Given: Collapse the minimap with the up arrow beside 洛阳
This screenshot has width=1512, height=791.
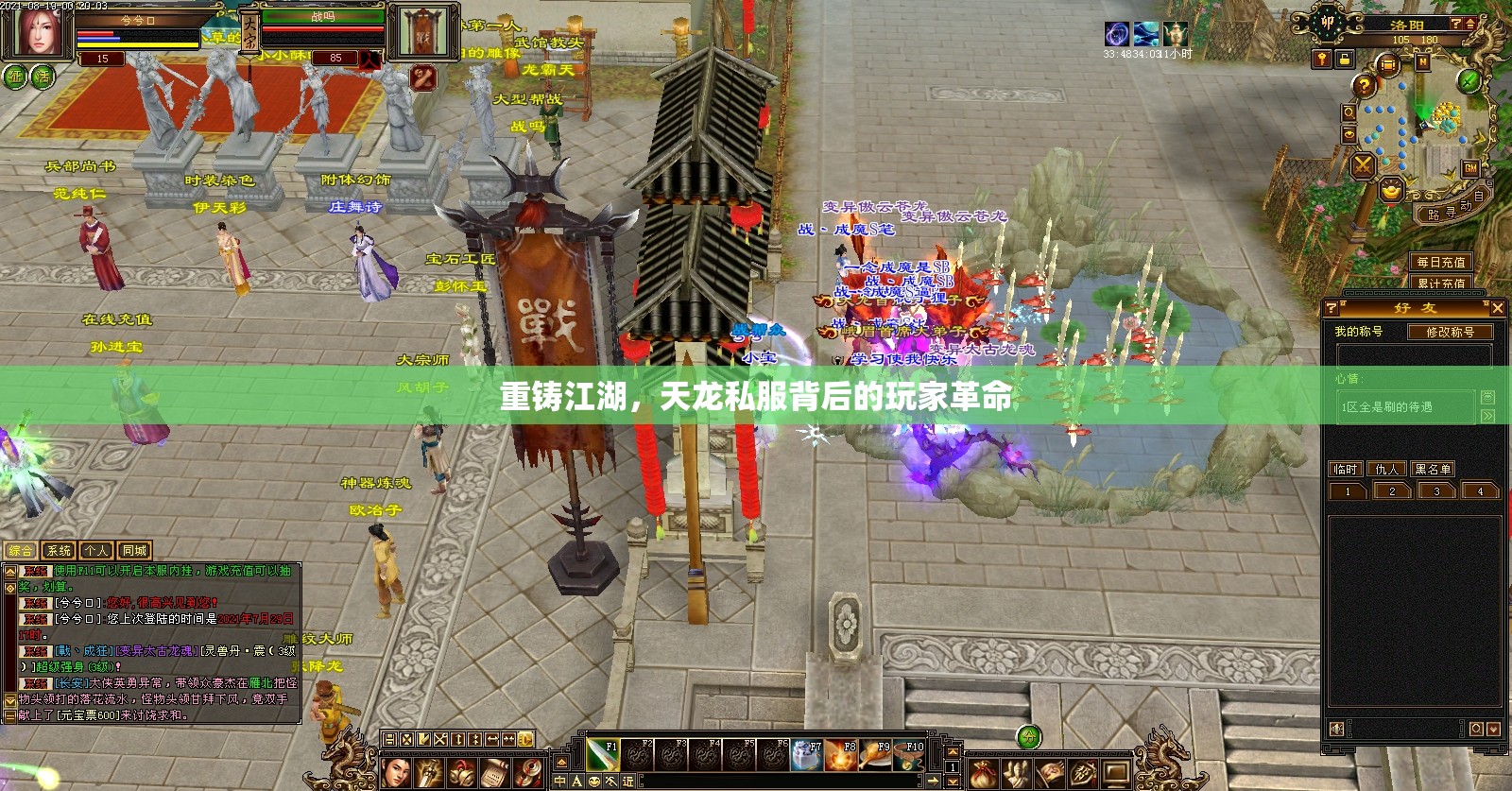Looking at the screenshot, I should point(1470,24).
